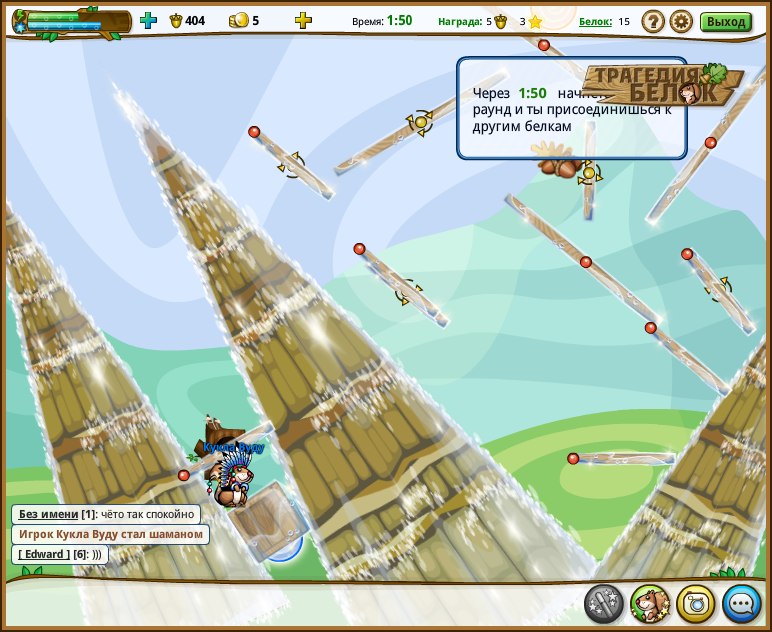This screenshot has height=632, width=772.
Task: Open the blue chat bubble button
Action: click(742, 603)
